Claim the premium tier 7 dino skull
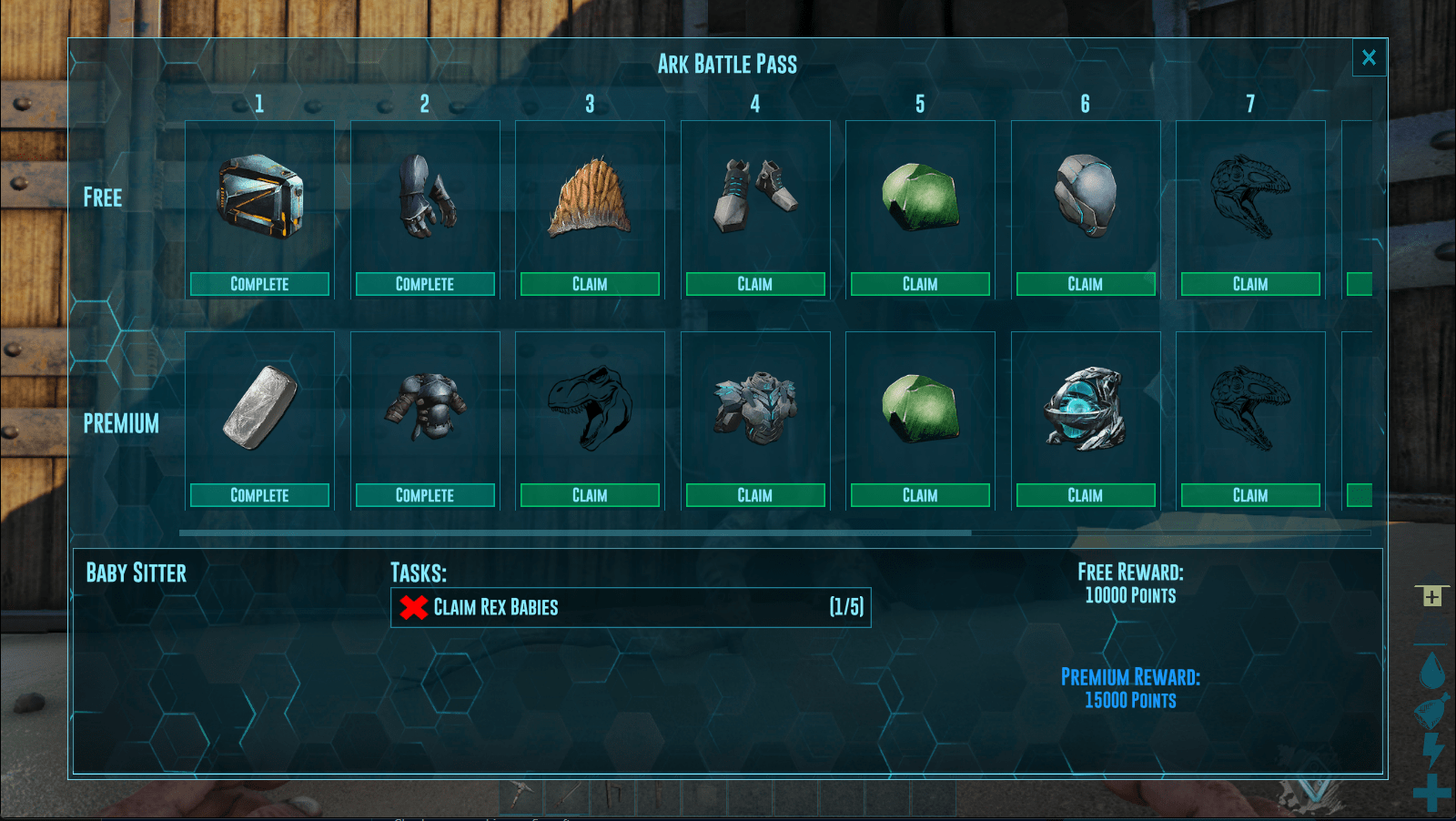 pyautogui.click(x=1250, y=495)
